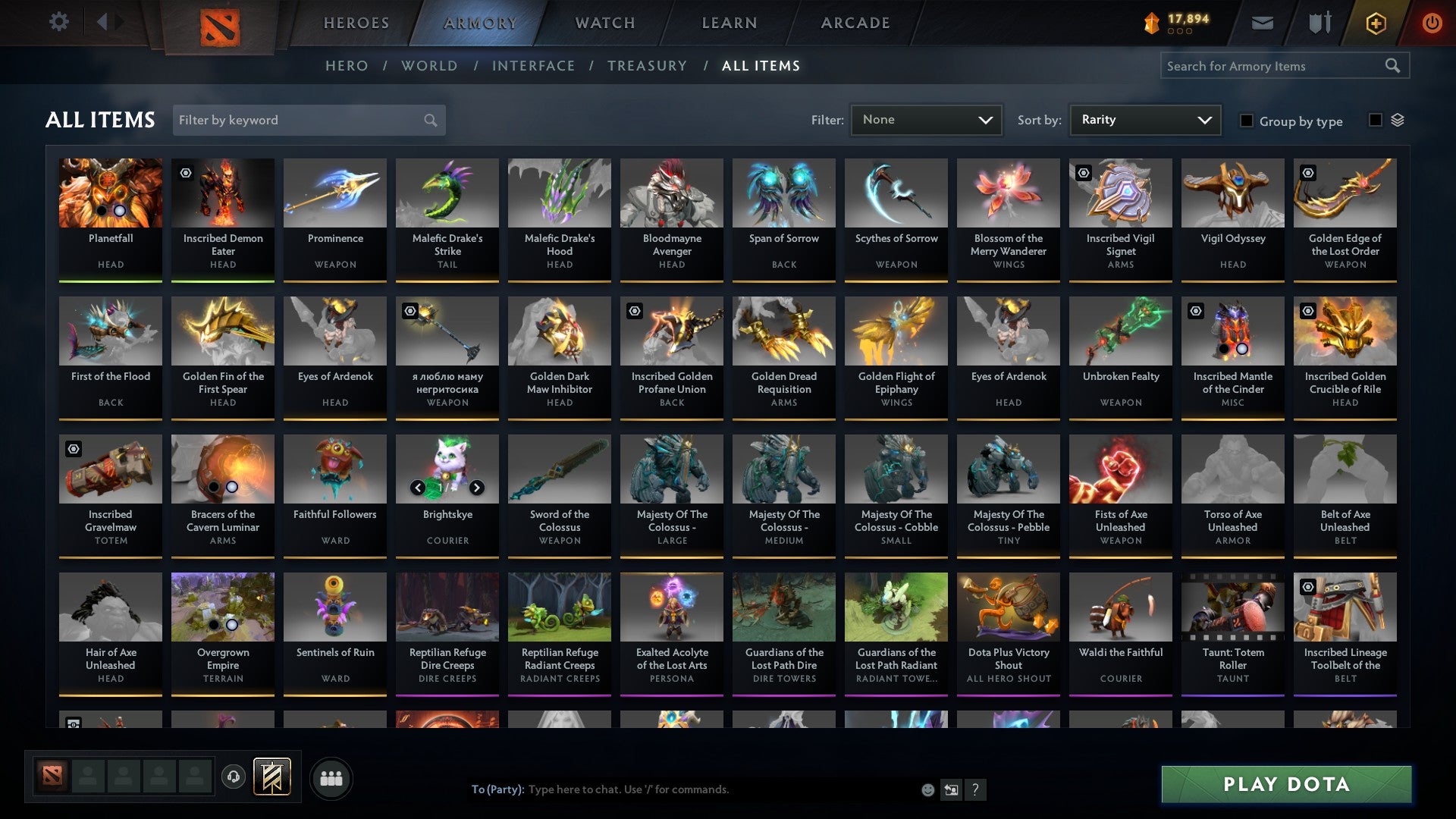1456x819 pixels.
Task: Click the armory loadout shield and sword icon
Action: [x=1318, y=23]
